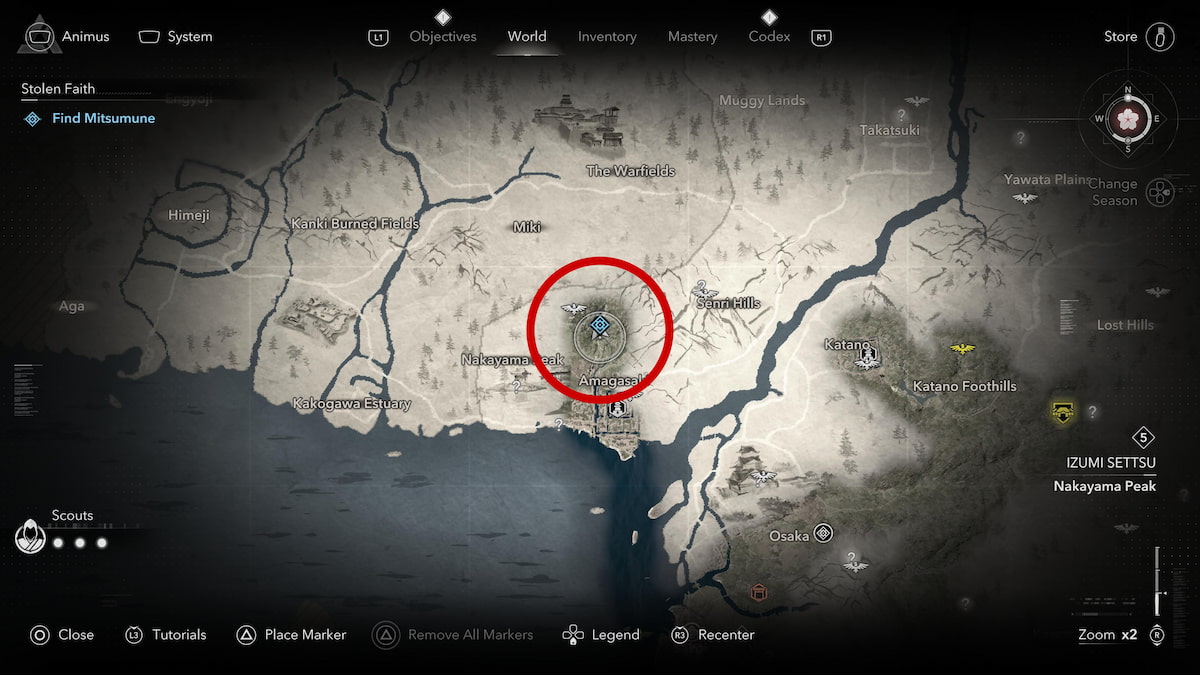1200x675 pixels.
Task: Open the Inventory tab
Action: click(x=607, y=37)
